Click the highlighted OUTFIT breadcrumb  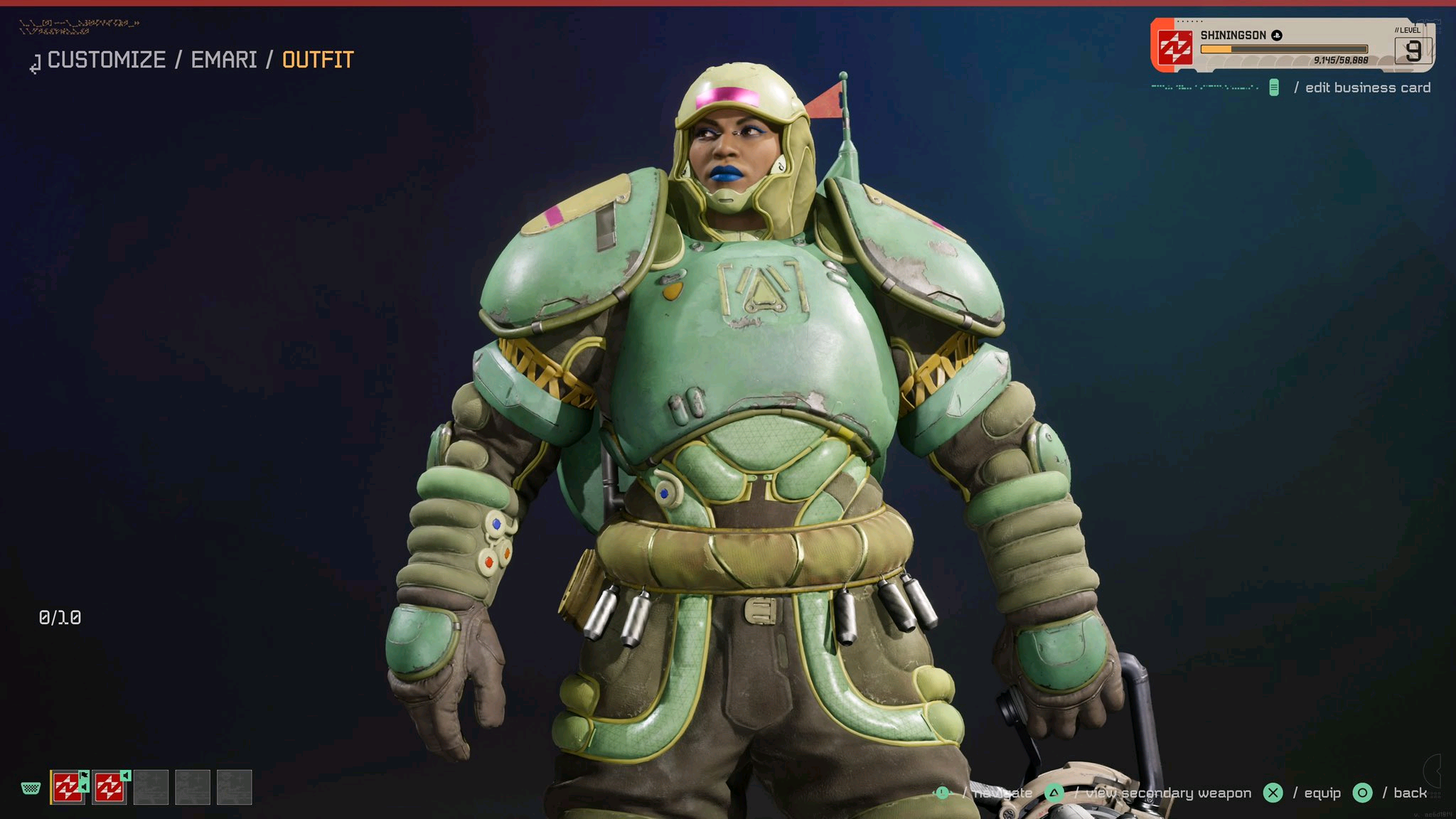pos(318,60)
